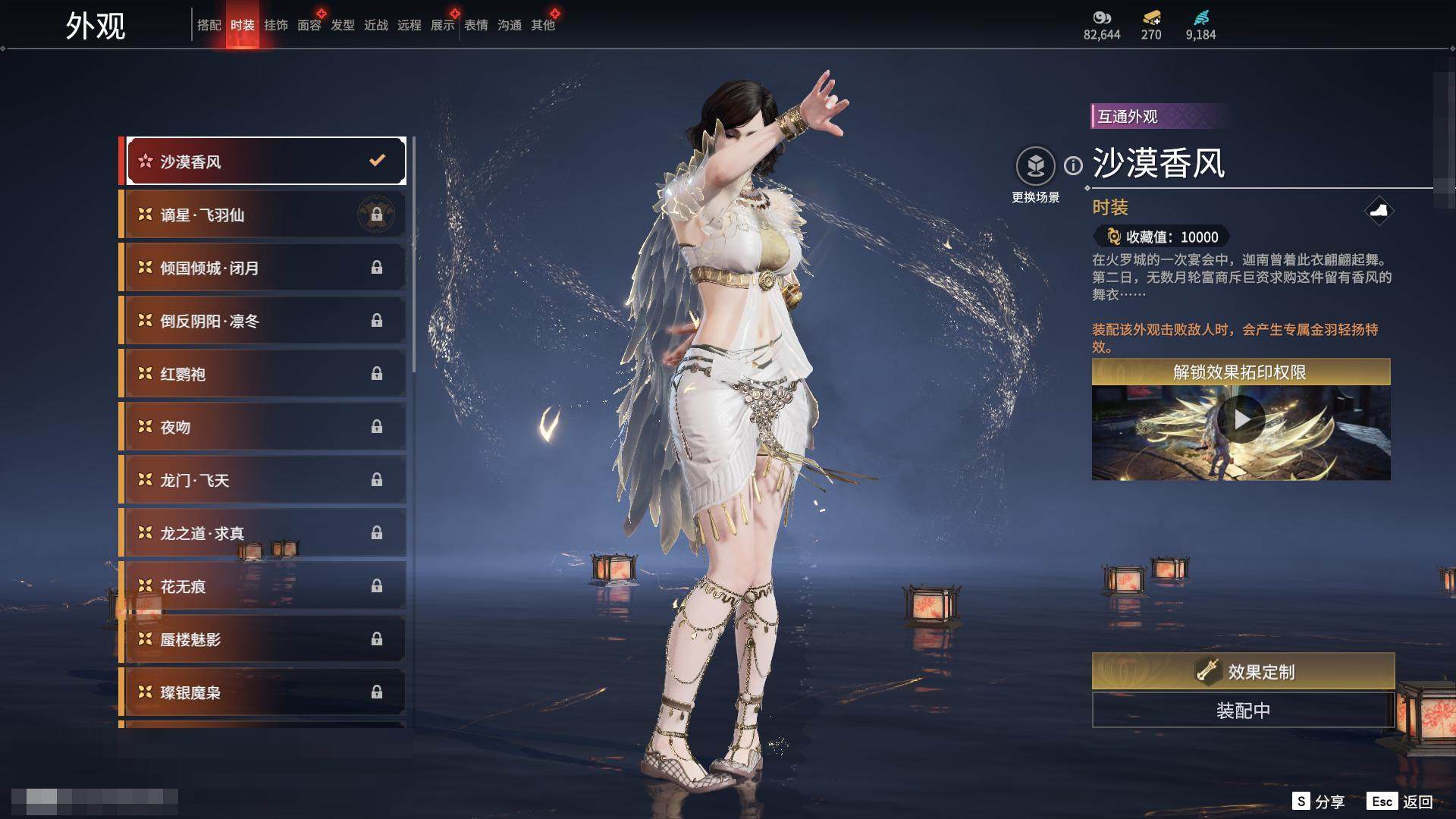Open 效果定制 effect customization
Image resolution: width=1456 pixels, height=819 pixels.
(x=1243, y=671)
